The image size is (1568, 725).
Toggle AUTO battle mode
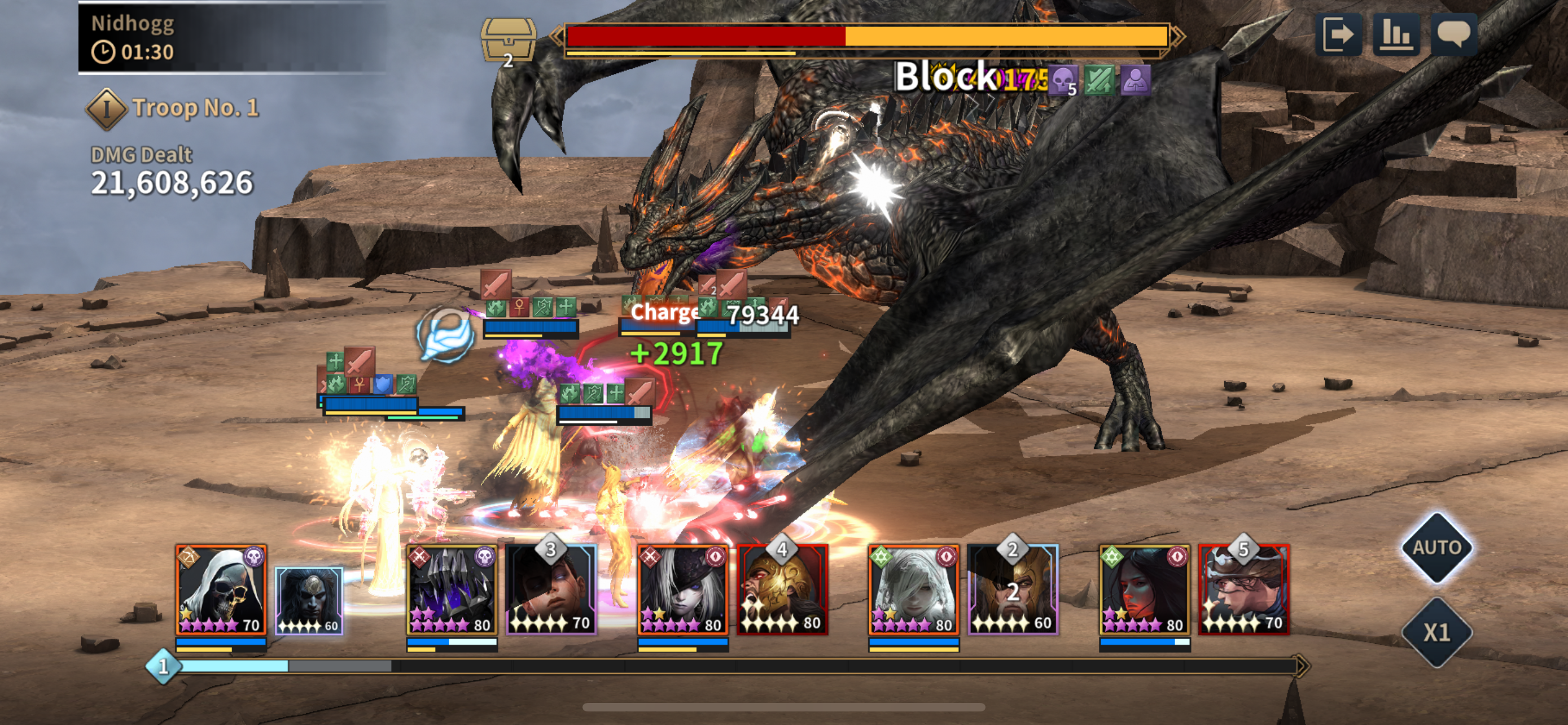(1436, 547)
